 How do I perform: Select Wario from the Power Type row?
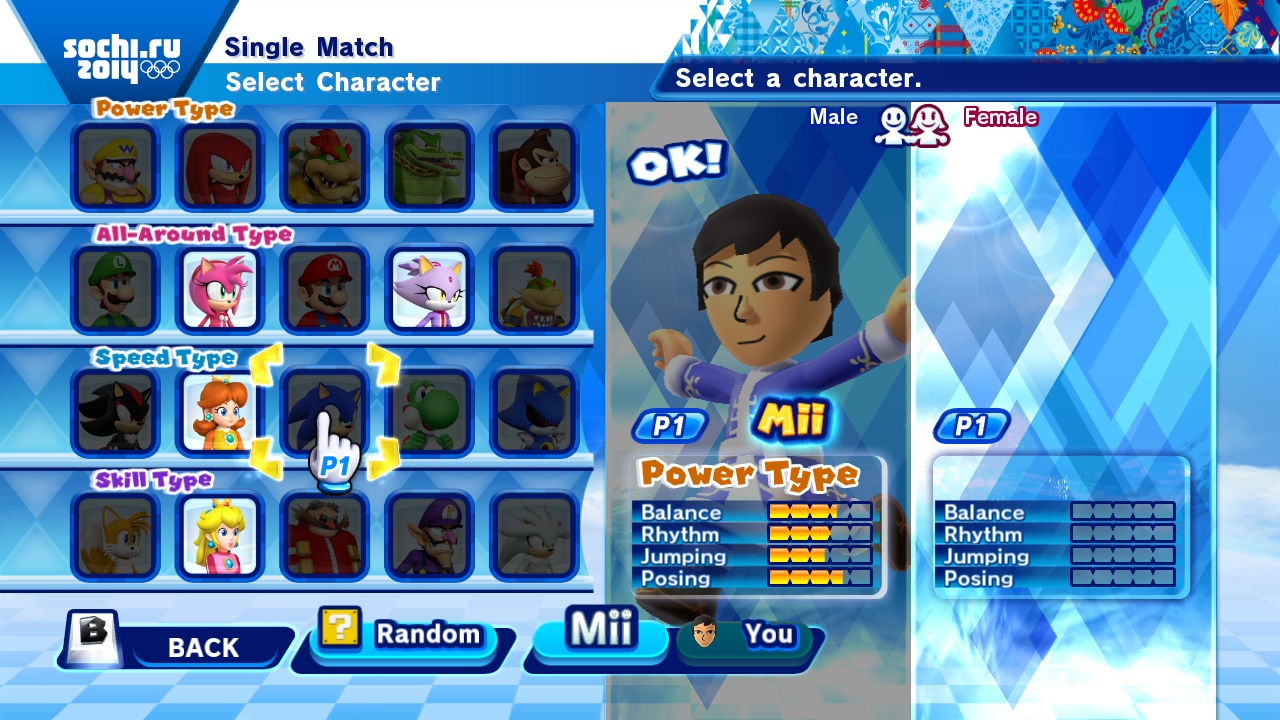click(115, 166)
